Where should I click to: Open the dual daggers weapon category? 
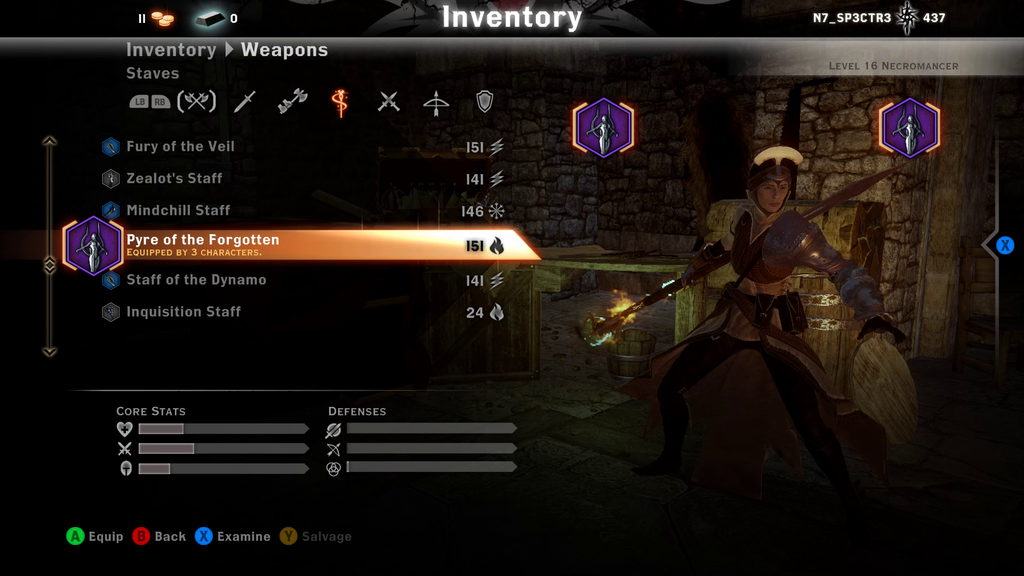[x=389, y=102]
